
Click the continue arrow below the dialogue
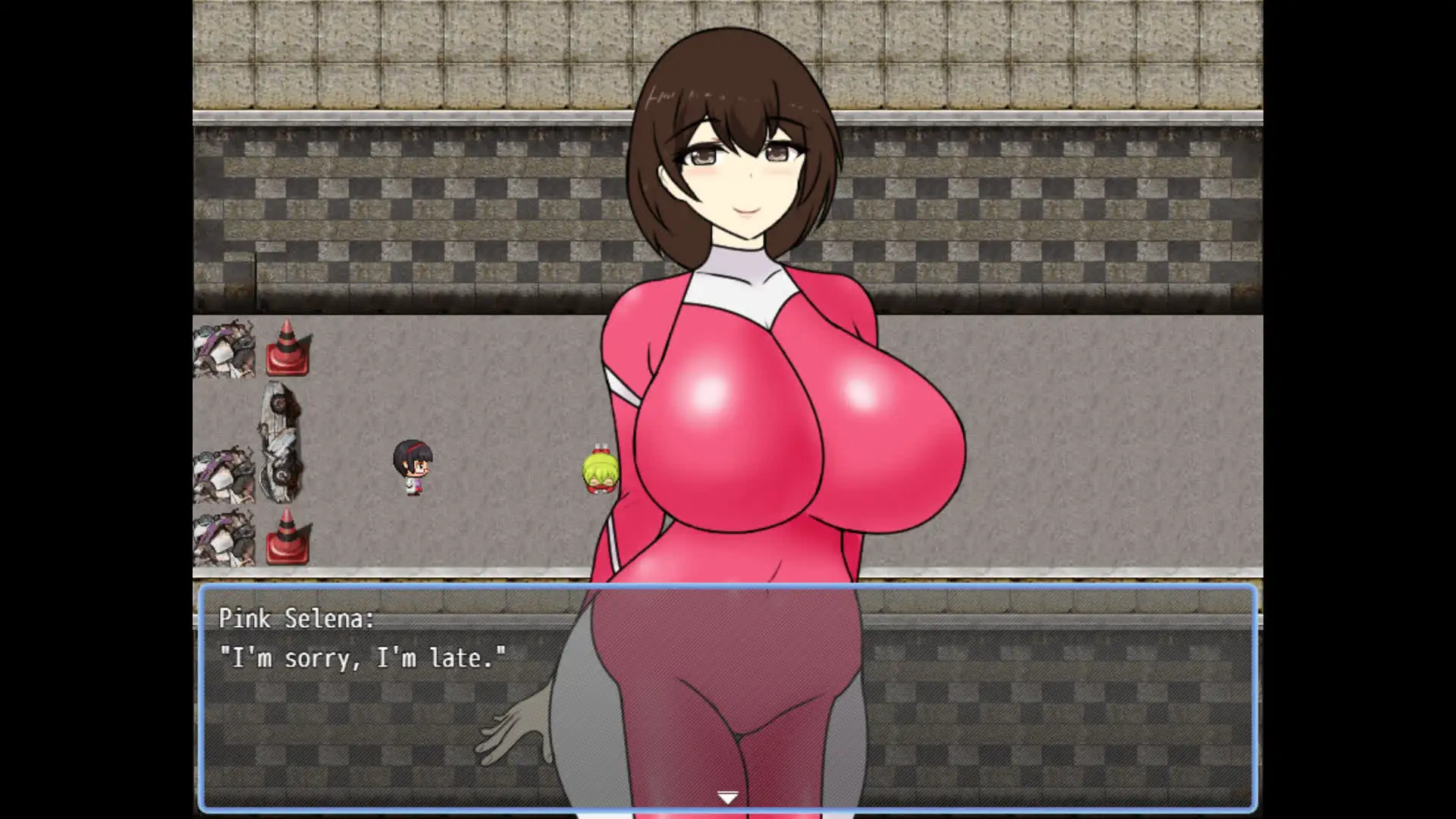[726, 795]
